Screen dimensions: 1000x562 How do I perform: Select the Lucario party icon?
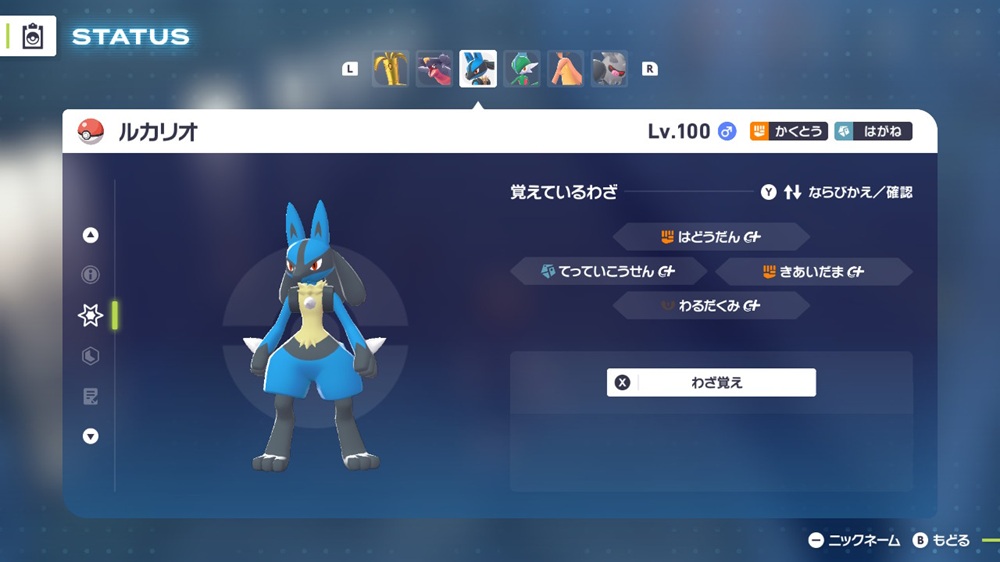coord(478,69)
